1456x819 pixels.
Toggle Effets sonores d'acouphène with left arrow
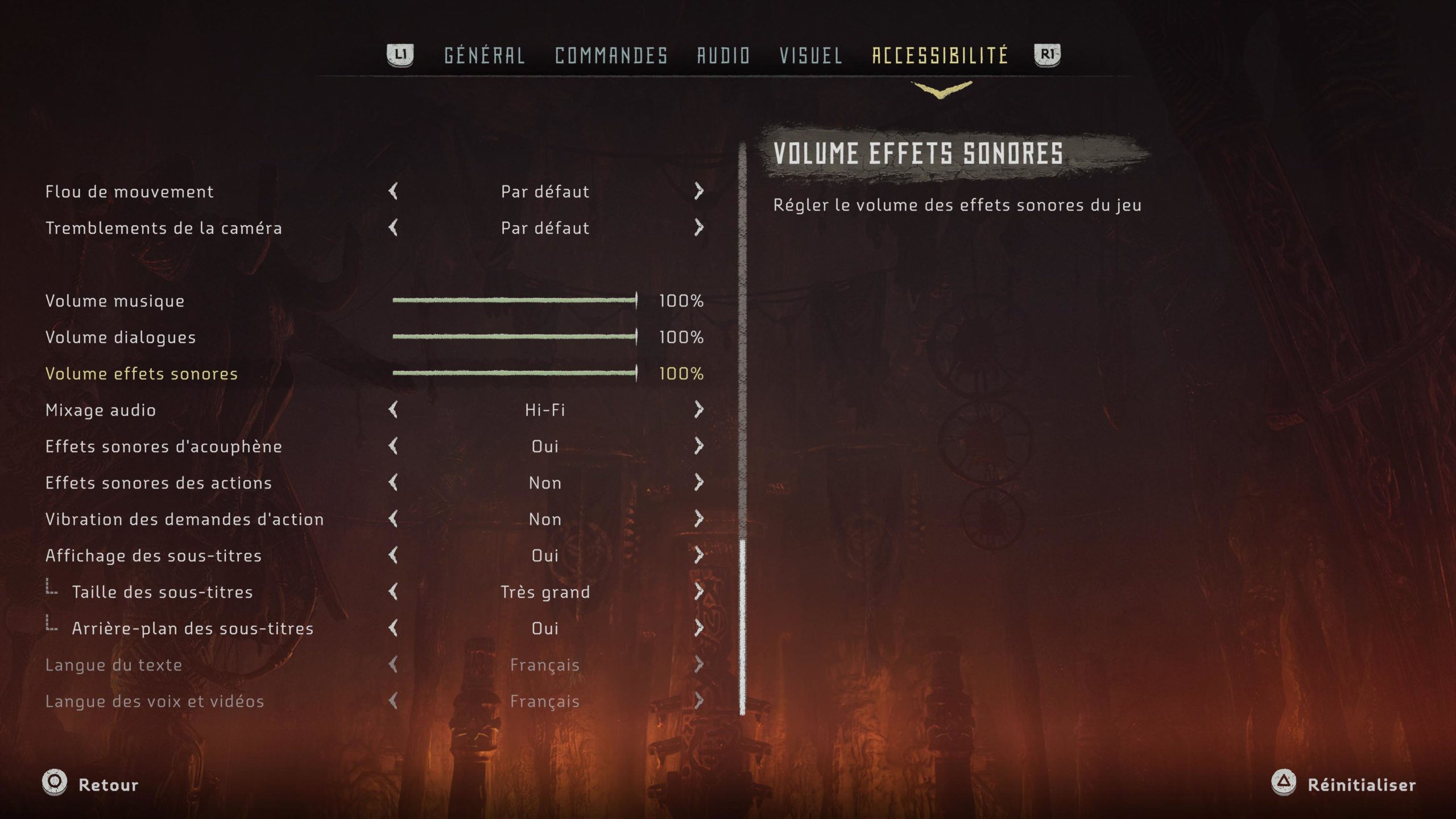pos(393,446)
